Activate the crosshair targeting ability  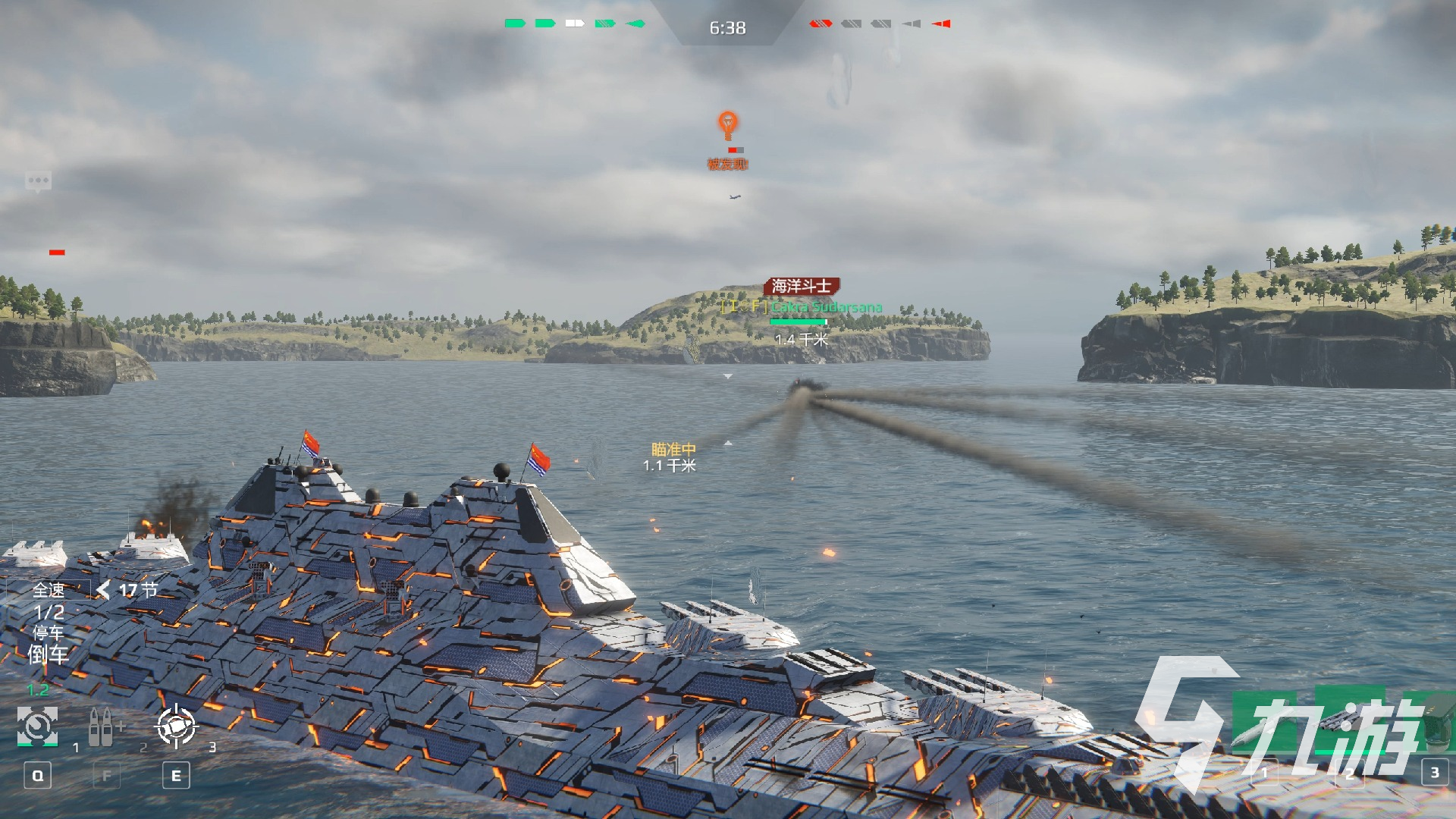pyautogui.click(x=176, y=726)
